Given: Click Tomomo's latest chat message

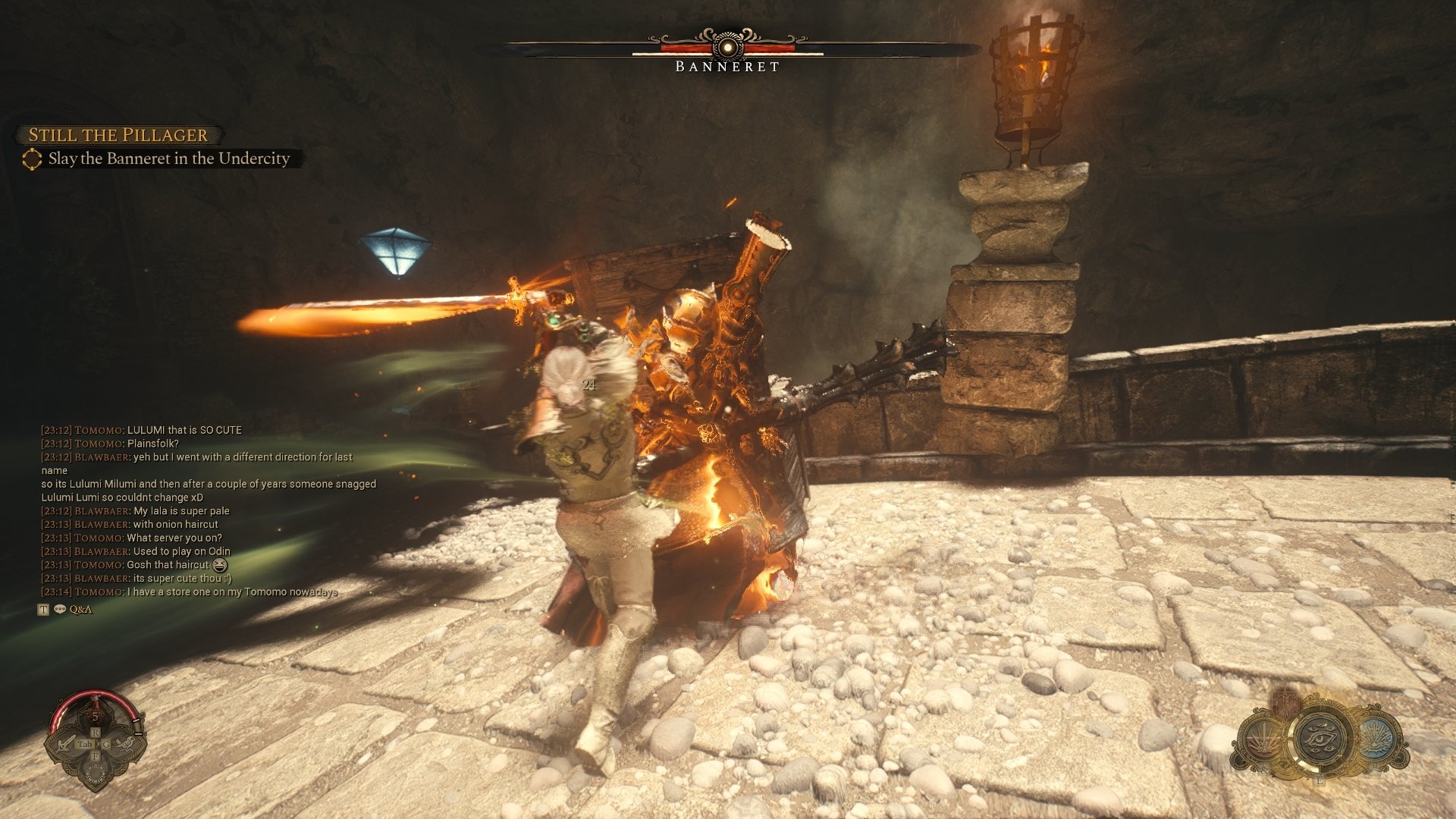Looking at the screenshot, I should coord(232,592).
